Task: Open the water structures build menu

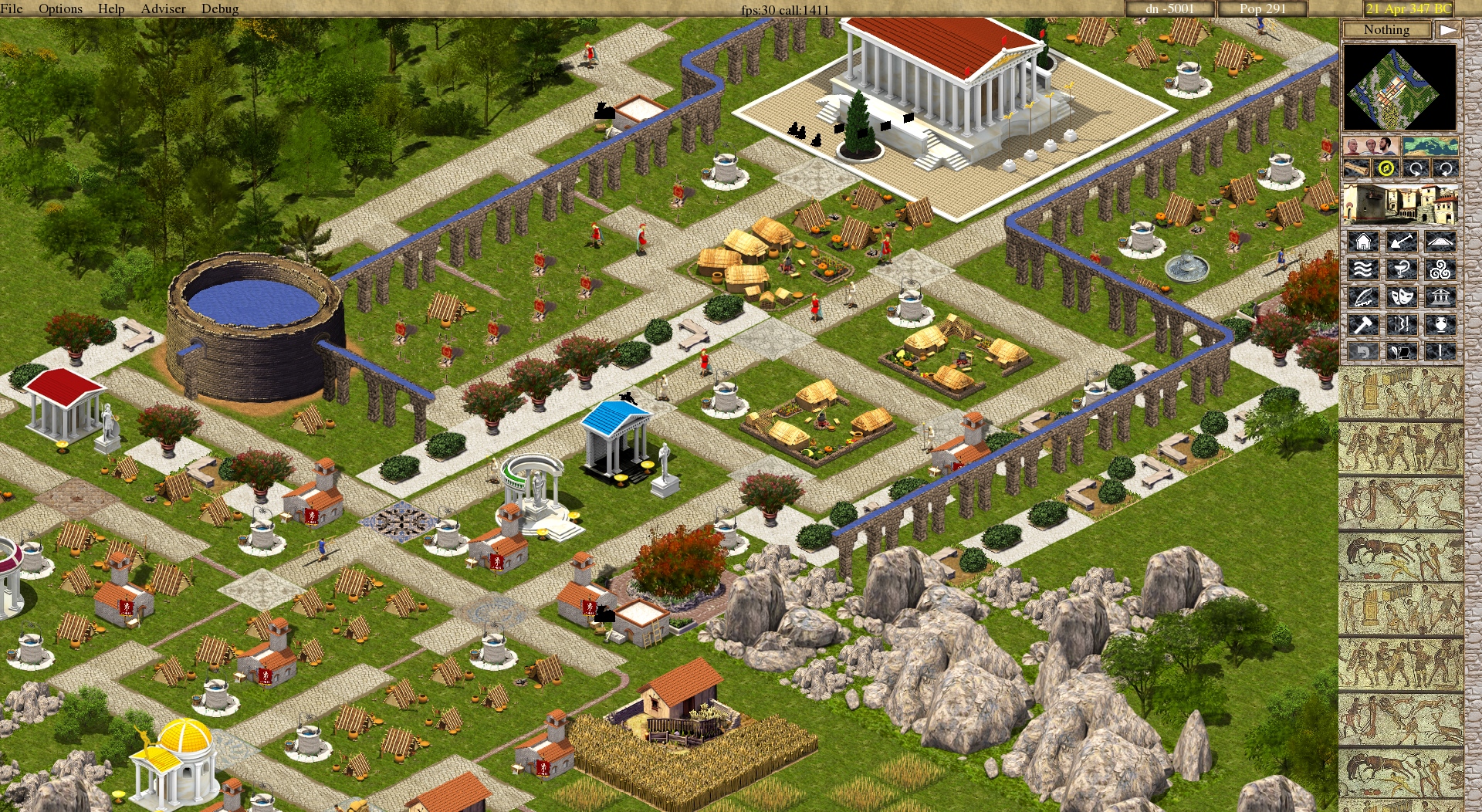Action: 1363,268
